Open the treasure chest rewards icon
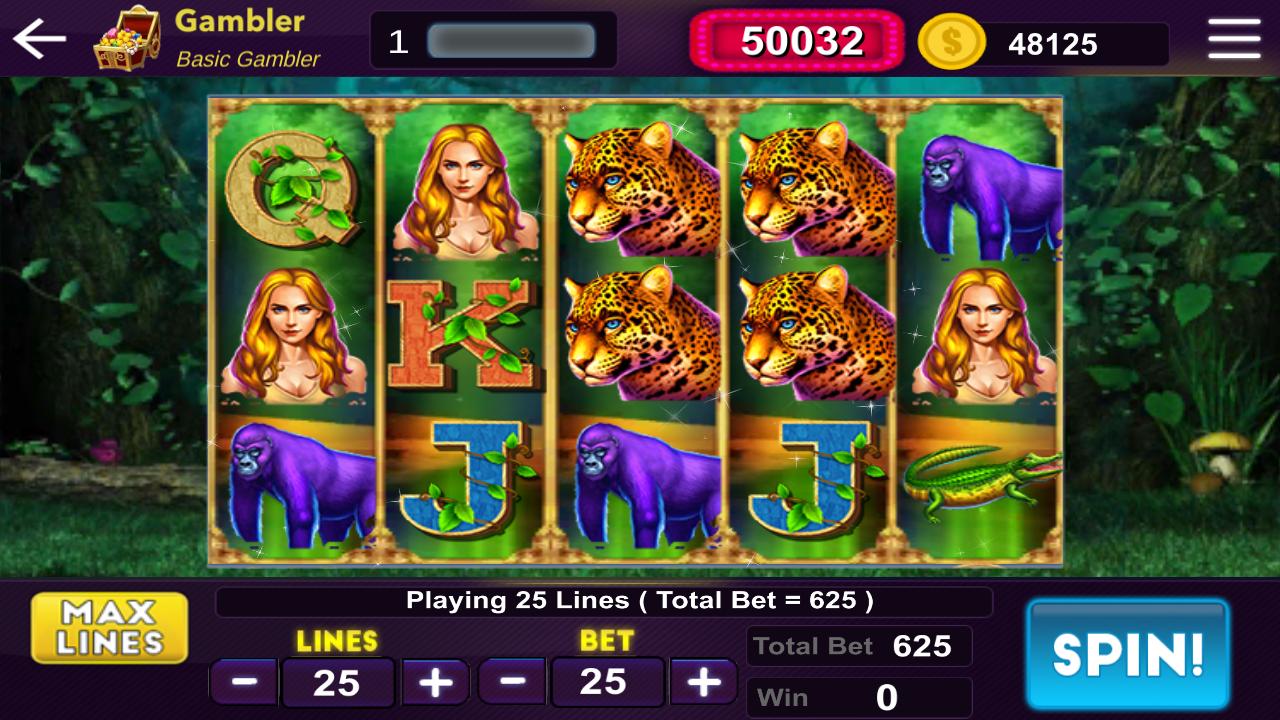This screenshot has height=720, width=1280. tap(130, 38)
